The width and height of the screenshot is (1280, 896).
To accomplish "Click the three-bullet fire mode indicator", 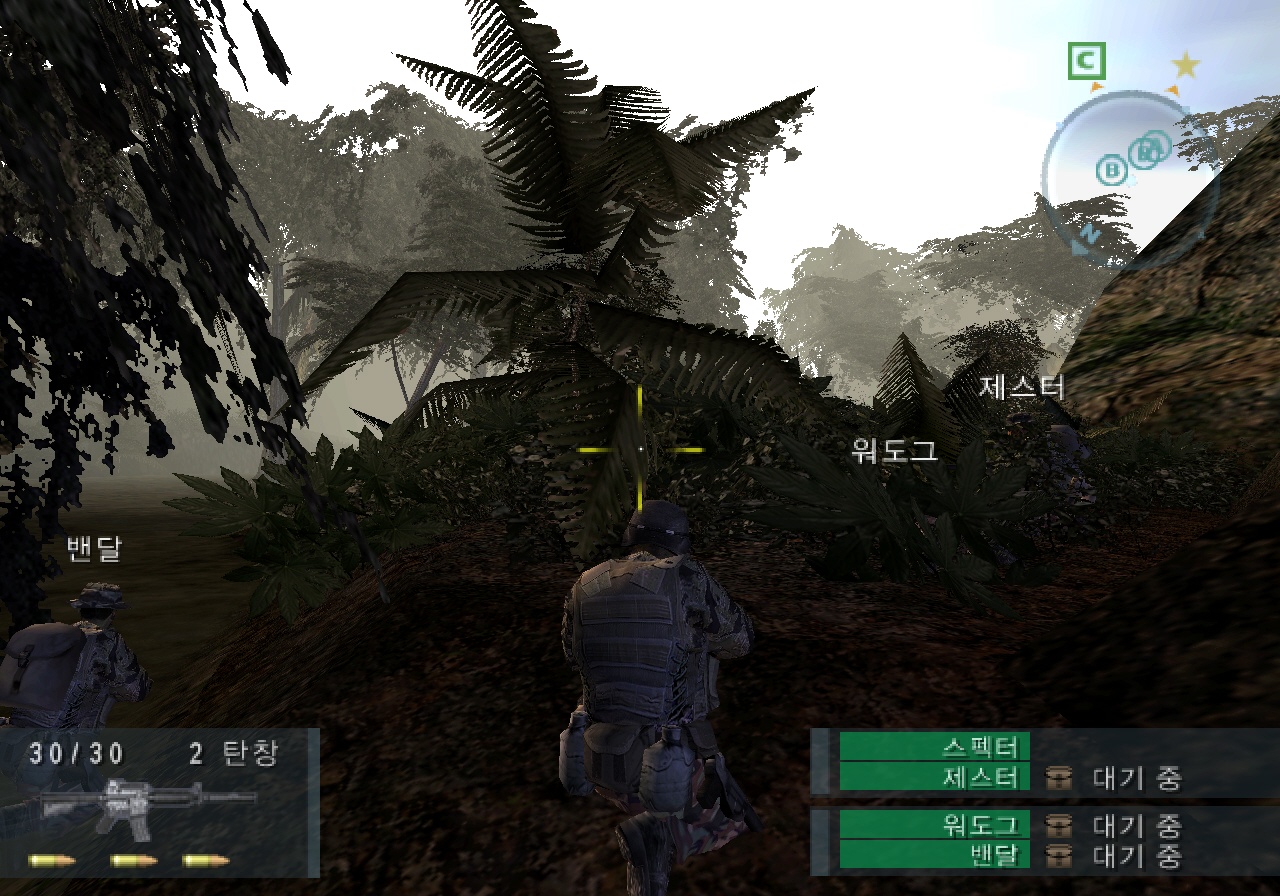I will pyautogui.click(x=129, y=860).
